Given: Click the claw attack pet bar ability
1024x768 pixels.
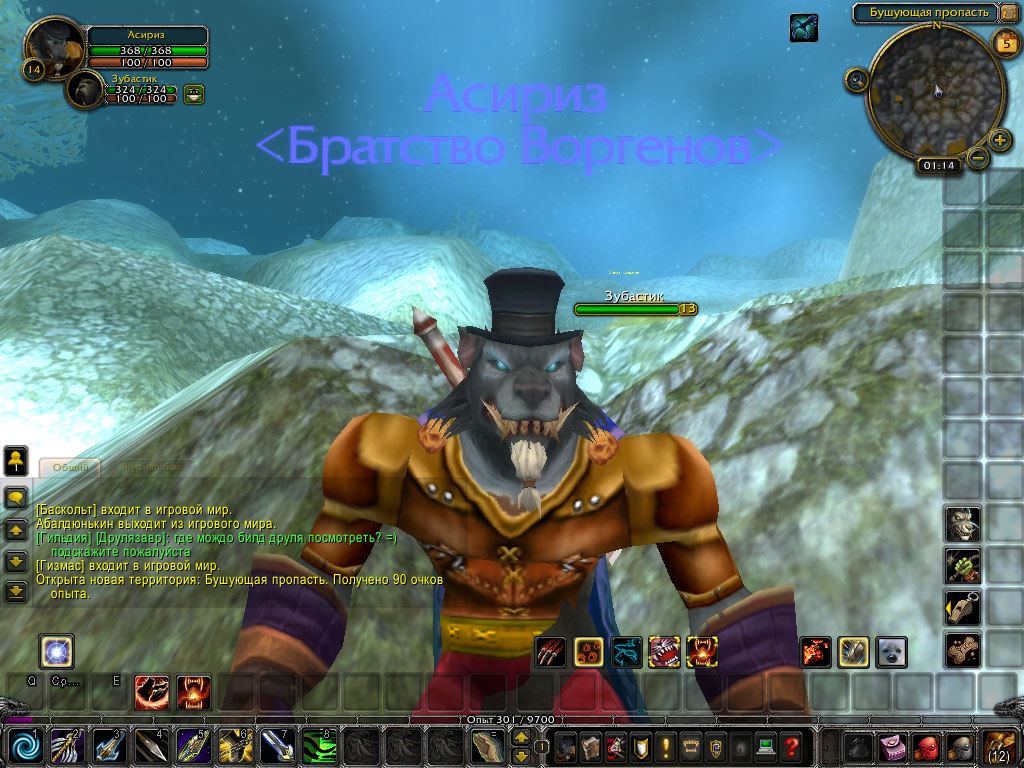Looking at the screenshot, I should 550,652.
